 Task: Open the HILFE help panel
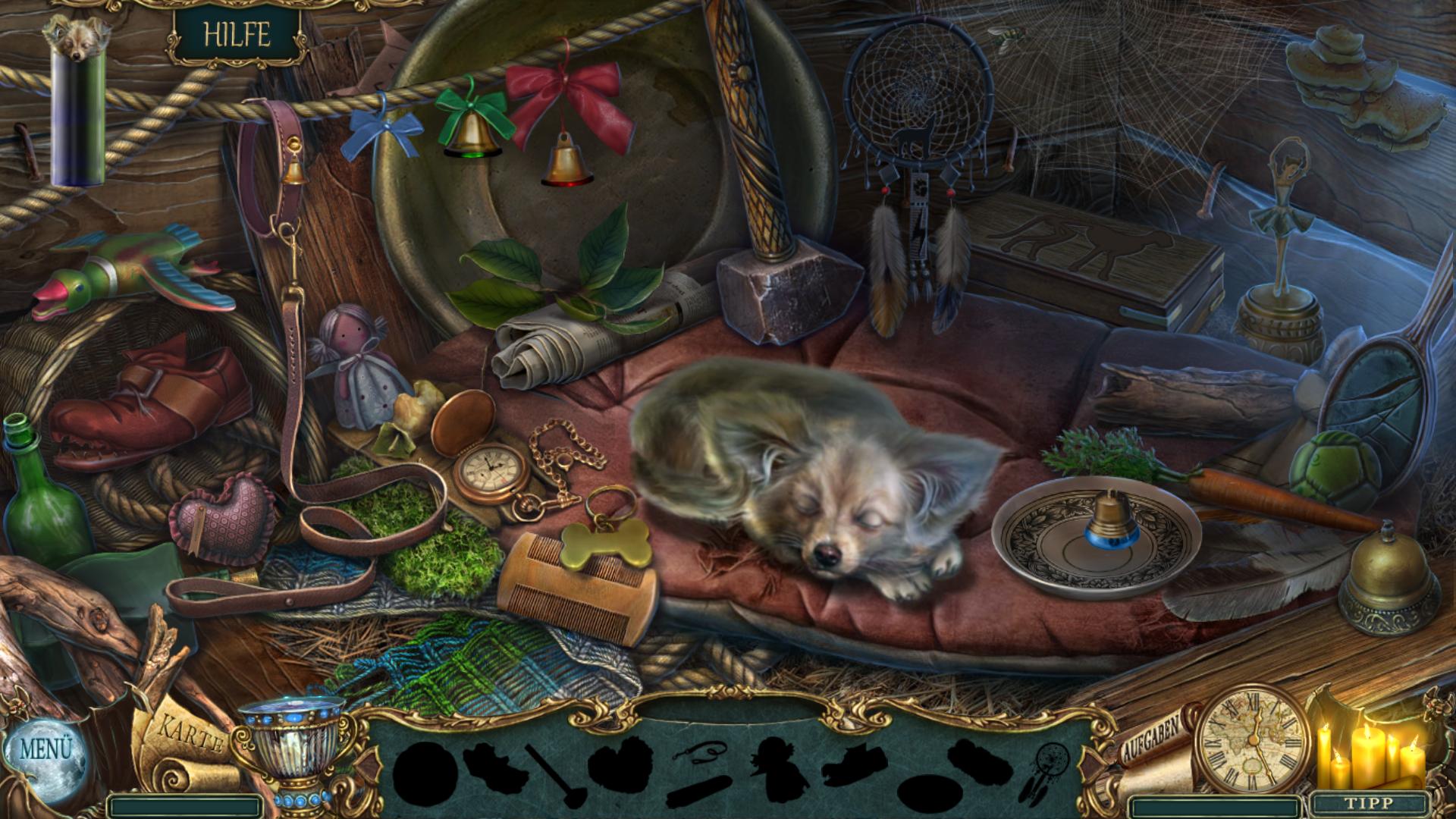237,35
